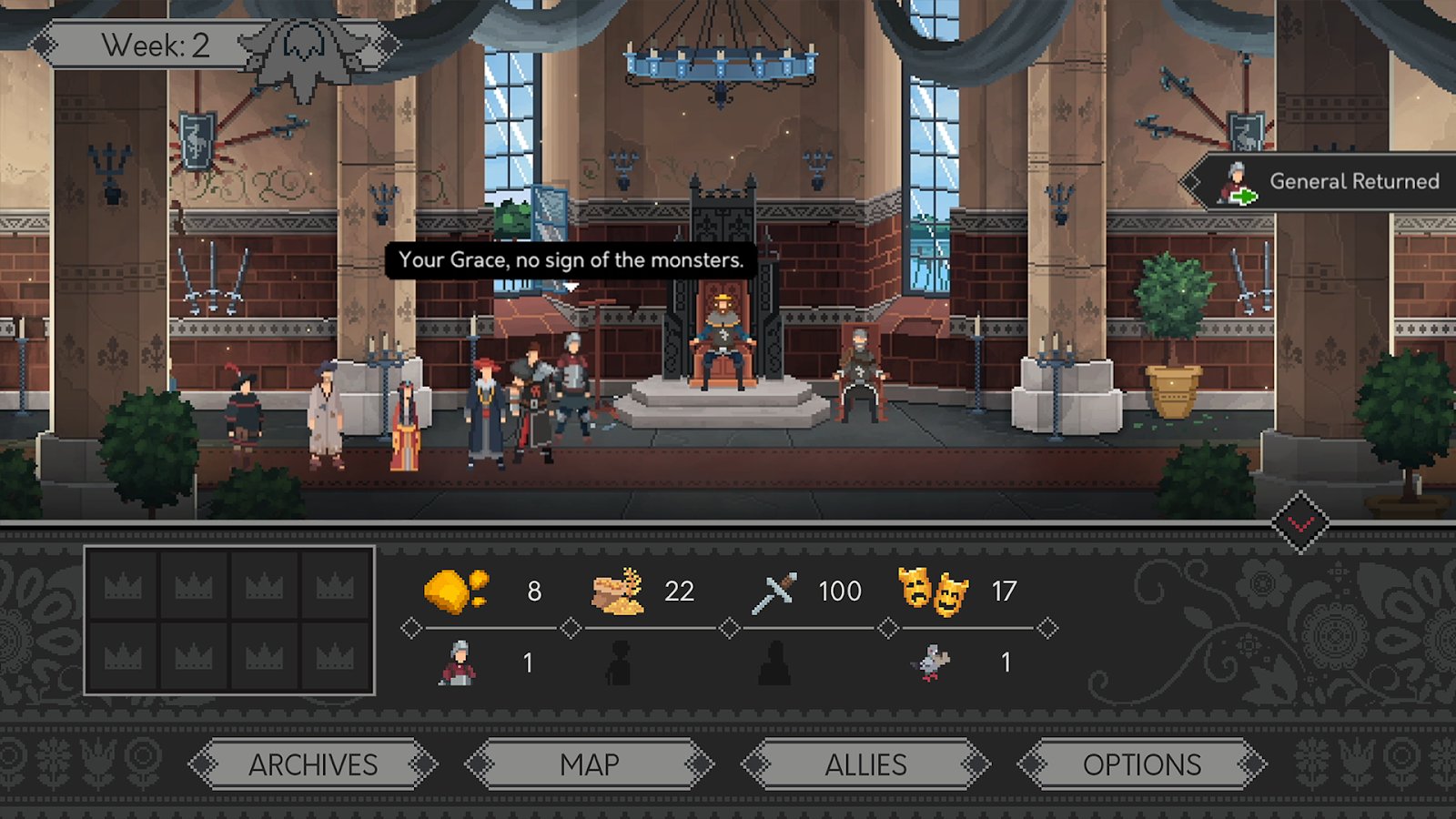The image size is (1456, 819).
Task: Open the Archives screen
Action: (314, 765)
